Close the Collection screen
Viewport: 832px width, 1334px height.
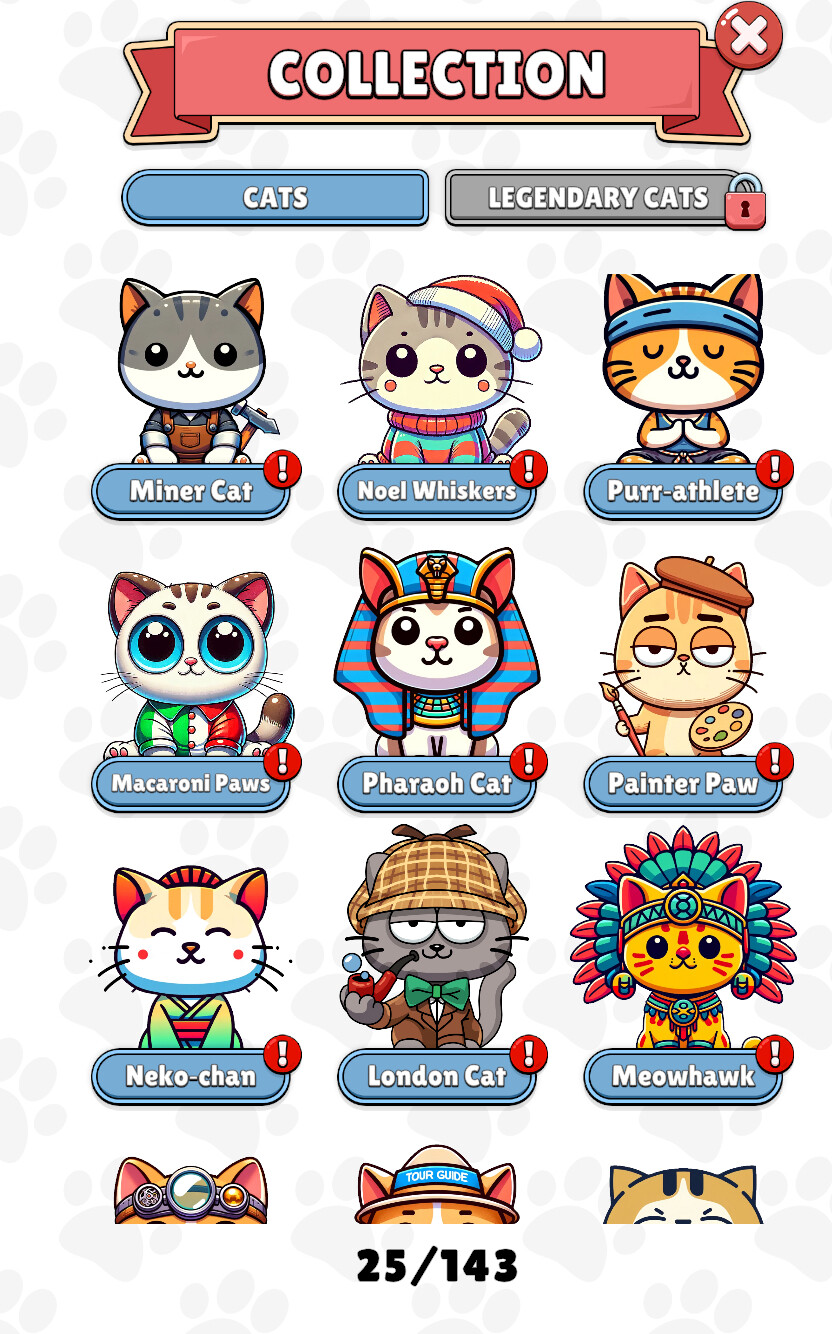[748, 36]
